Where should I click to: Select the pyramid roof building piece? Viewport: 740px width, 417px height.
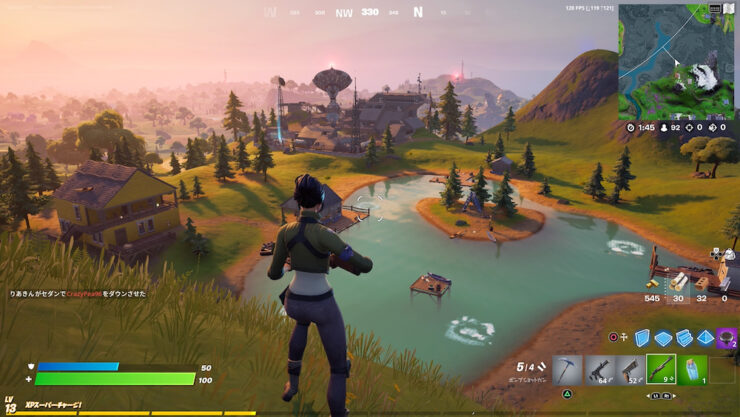pos(705,337)
